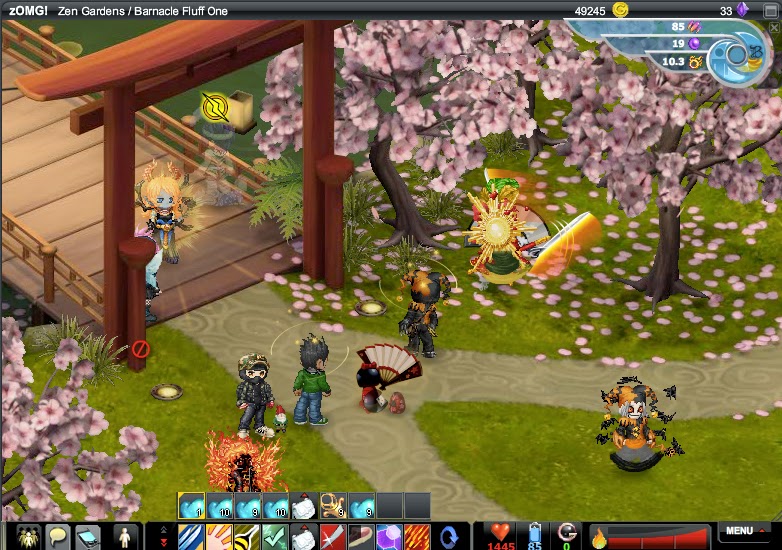Click the gold coin currency icon
This screenshot has width=782, height=550.
click(621, 10)
